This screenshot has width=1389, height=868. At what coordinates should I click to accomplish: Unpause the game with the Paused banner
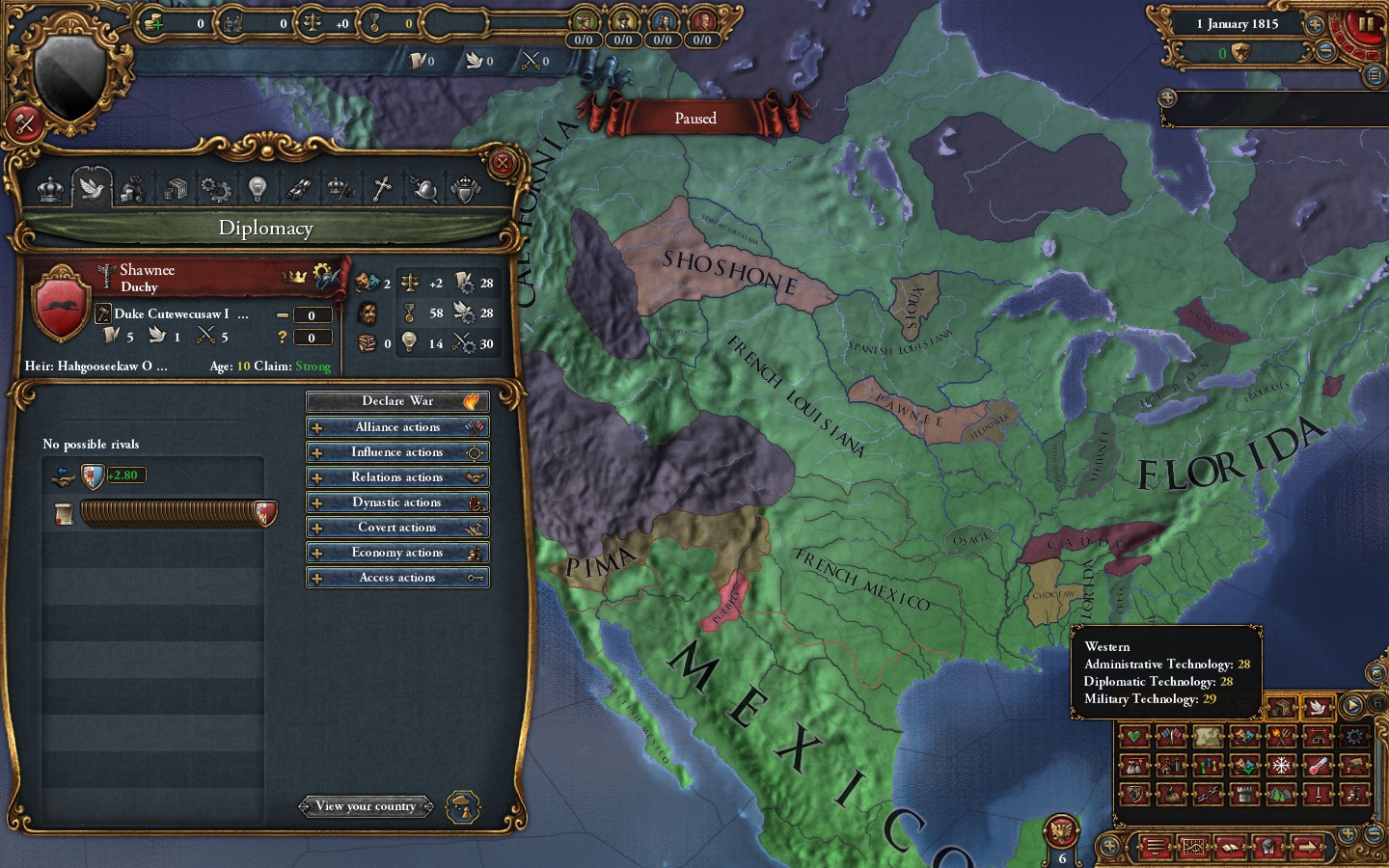696,118
